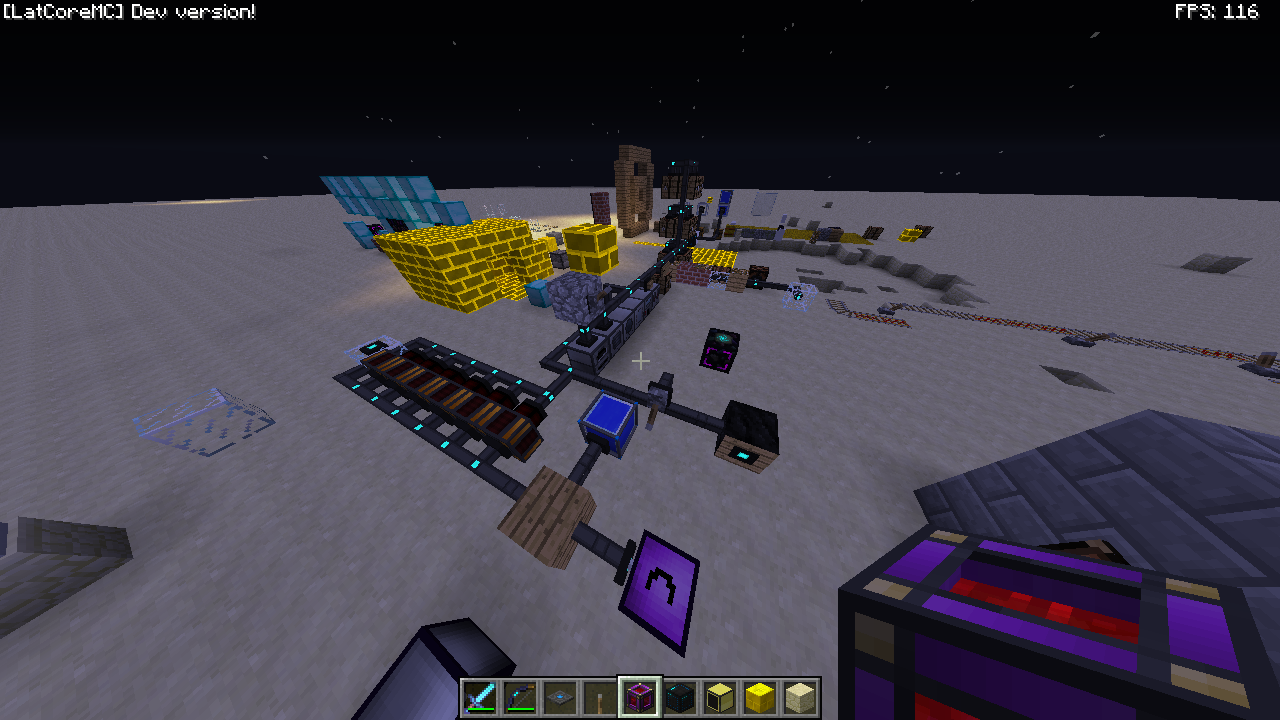The height and width of the screenshot is (720, 1280).
Task: Pick the purple and red tank block slot
Action: coord(640,697)
